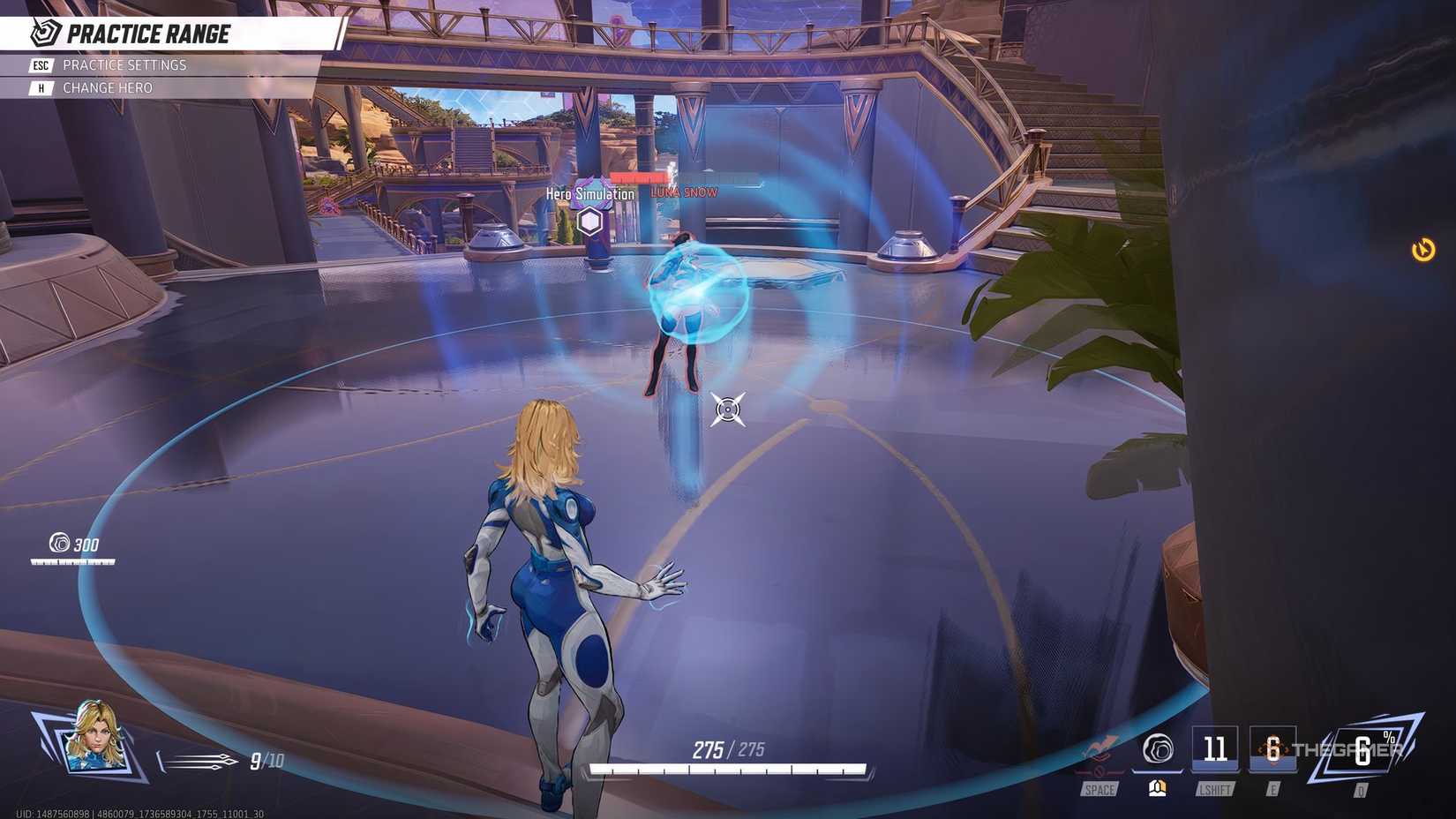
Task: Click the orange respawn arrow icon on right edge
Action: coord(1422,251)
